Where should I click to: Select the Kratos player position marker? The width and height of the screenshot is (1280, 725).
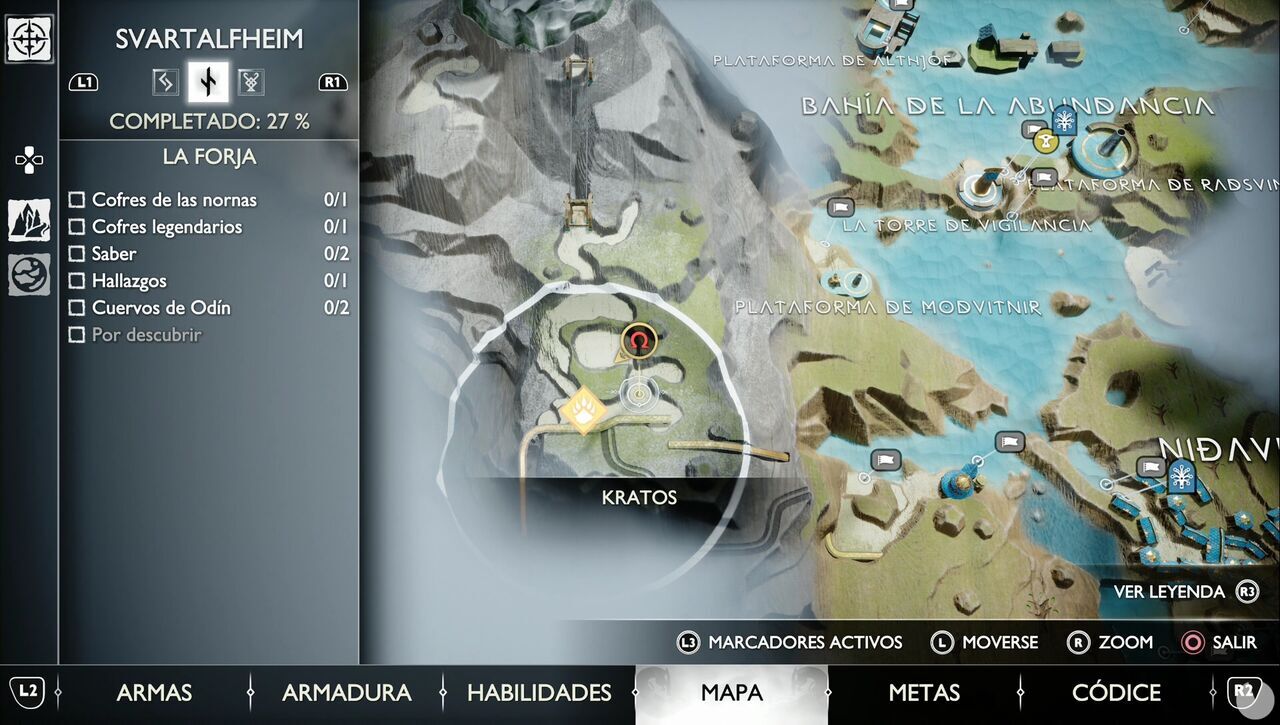pos(637,394)
